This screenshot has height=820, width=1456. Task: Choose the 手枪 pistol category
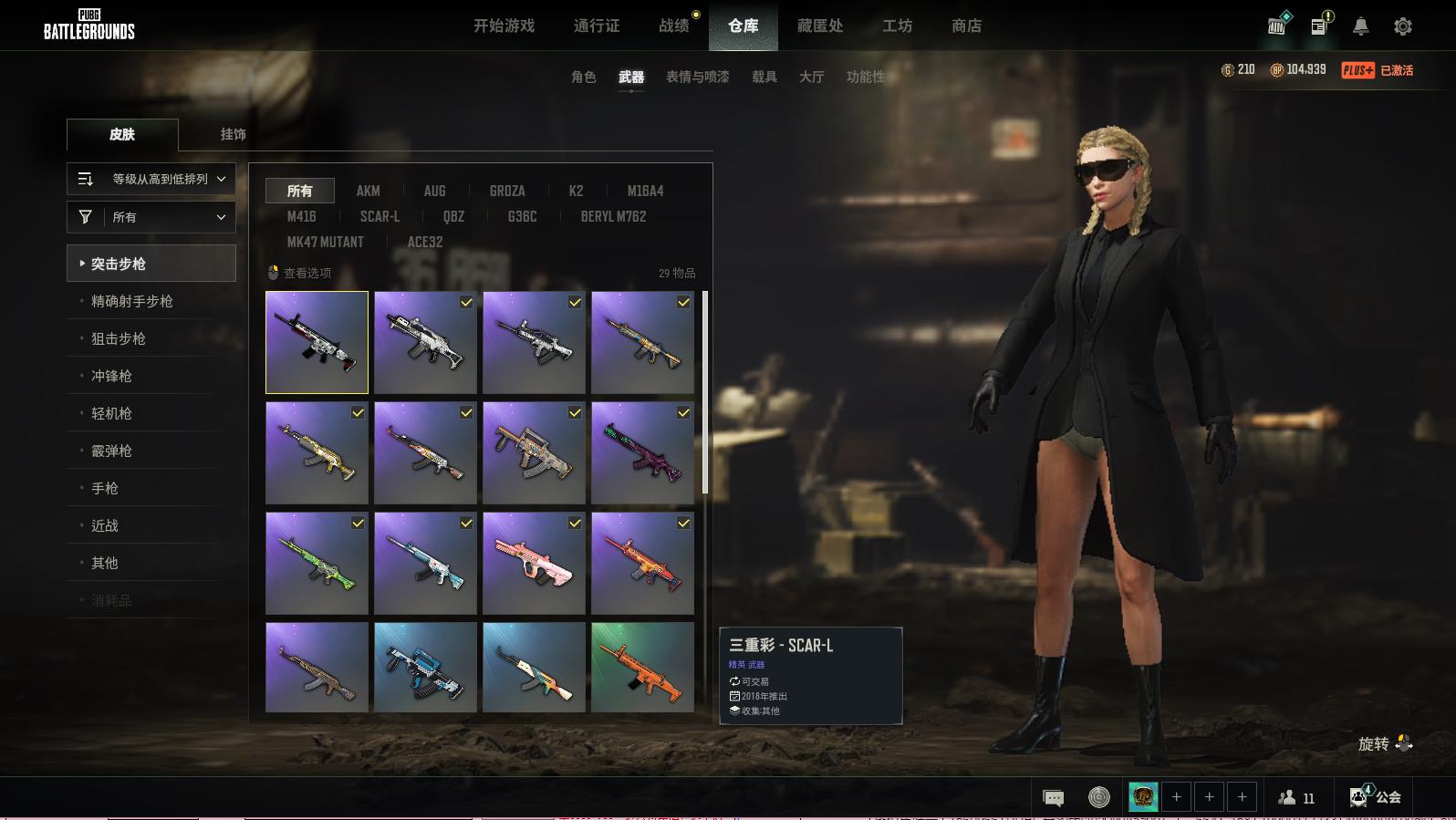pos(105,488)
